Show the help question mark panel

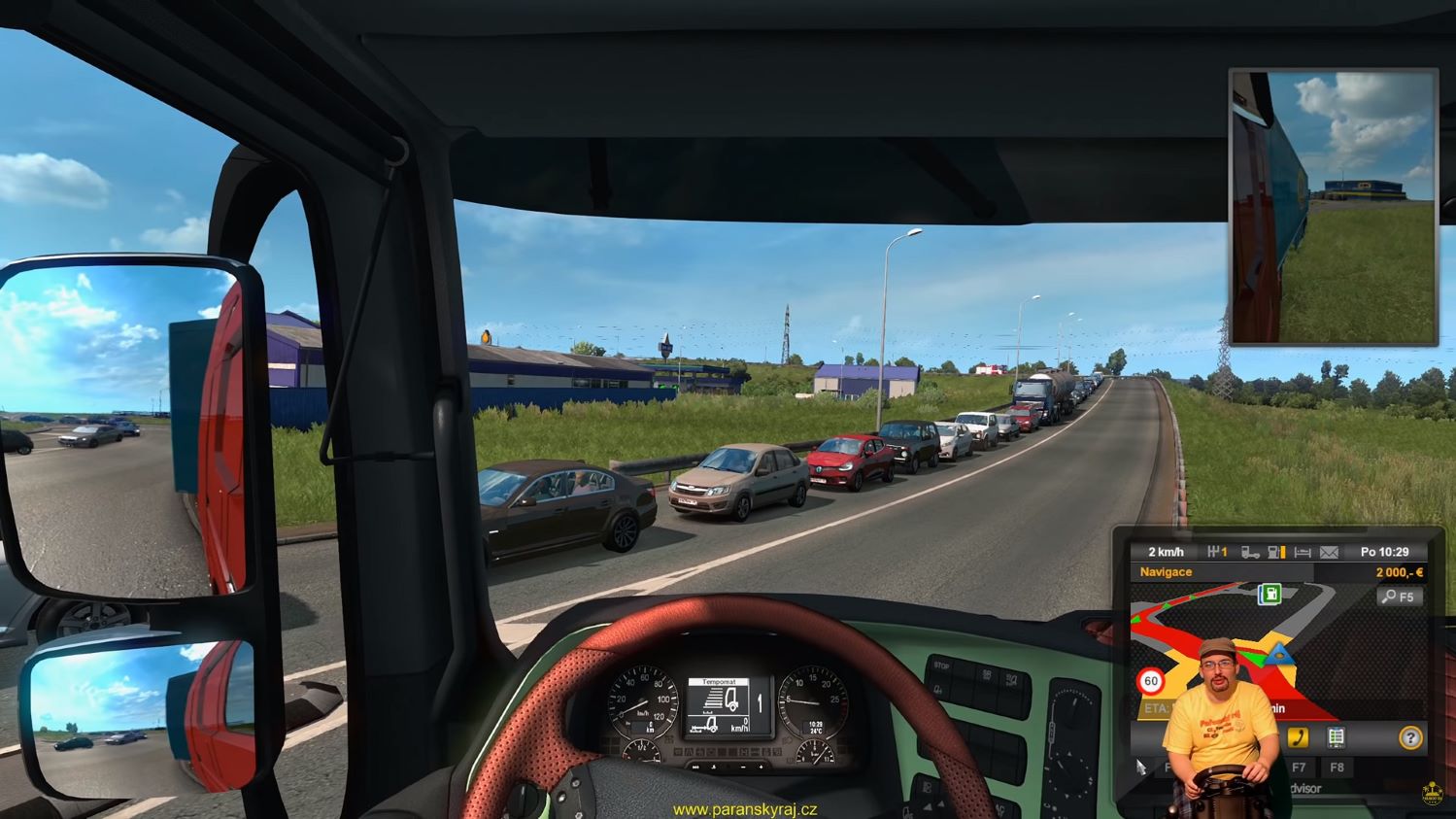1410,738
